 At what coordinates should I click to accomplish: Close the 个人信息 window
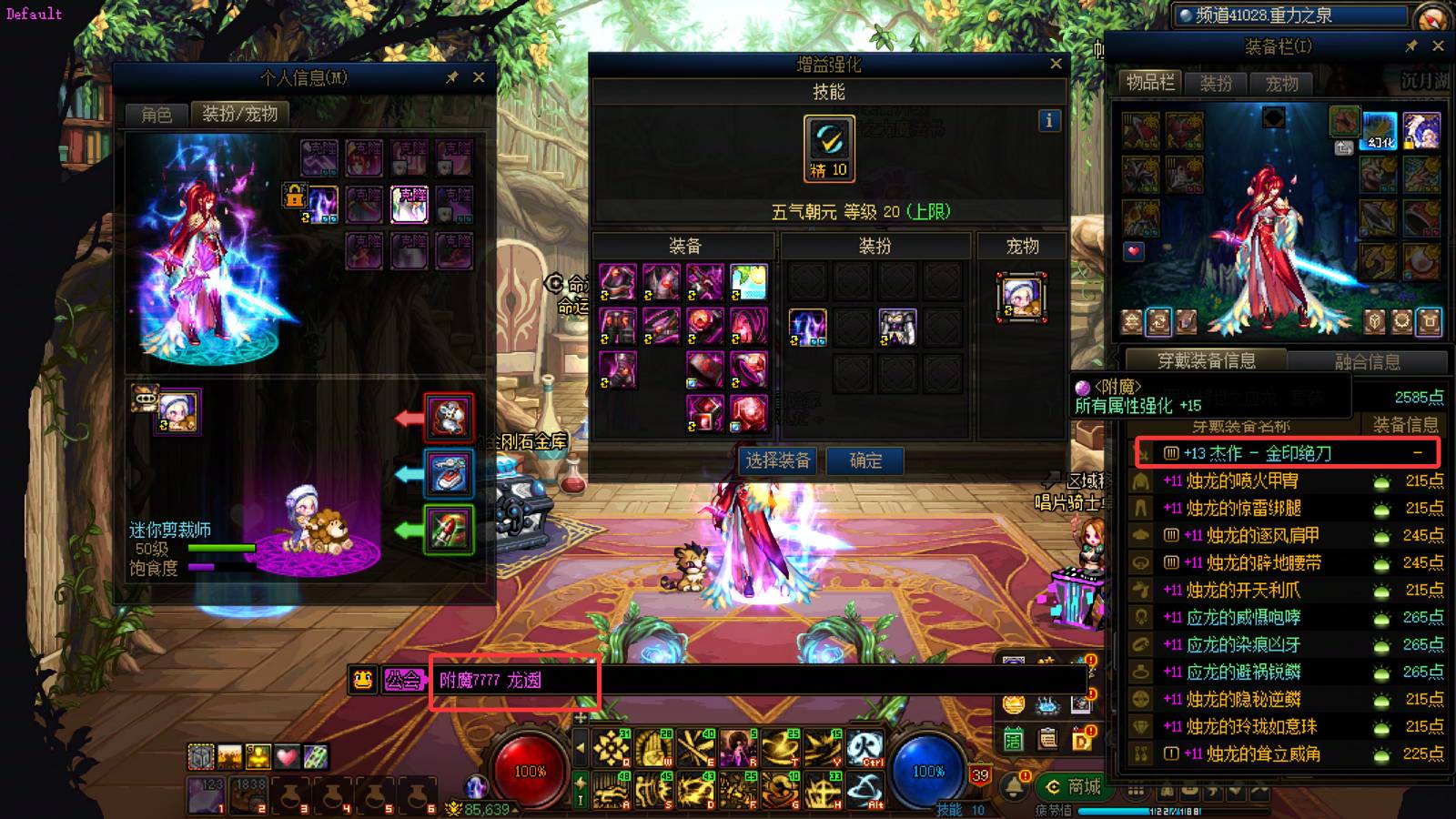[479, 77]
